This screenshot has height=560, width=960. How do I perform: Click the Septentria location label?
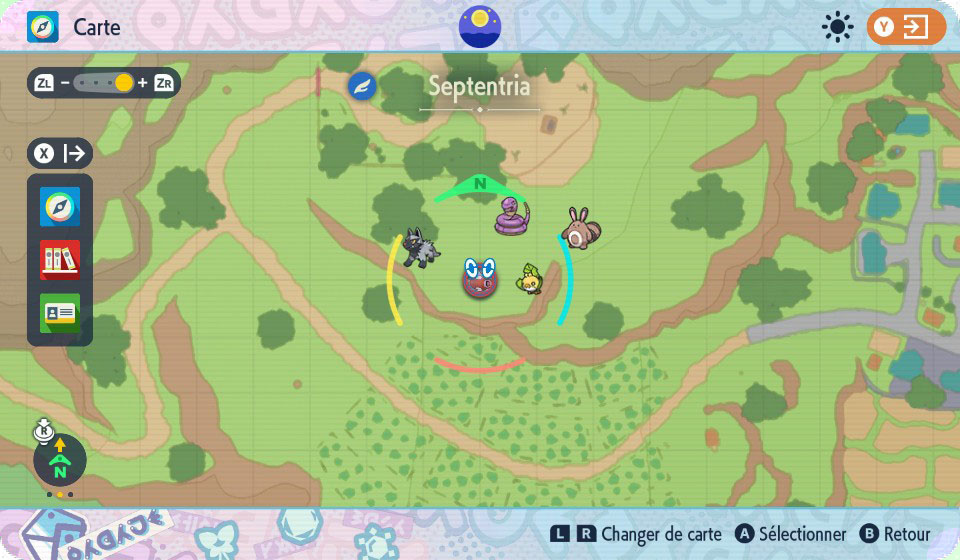tap(479, 87)
